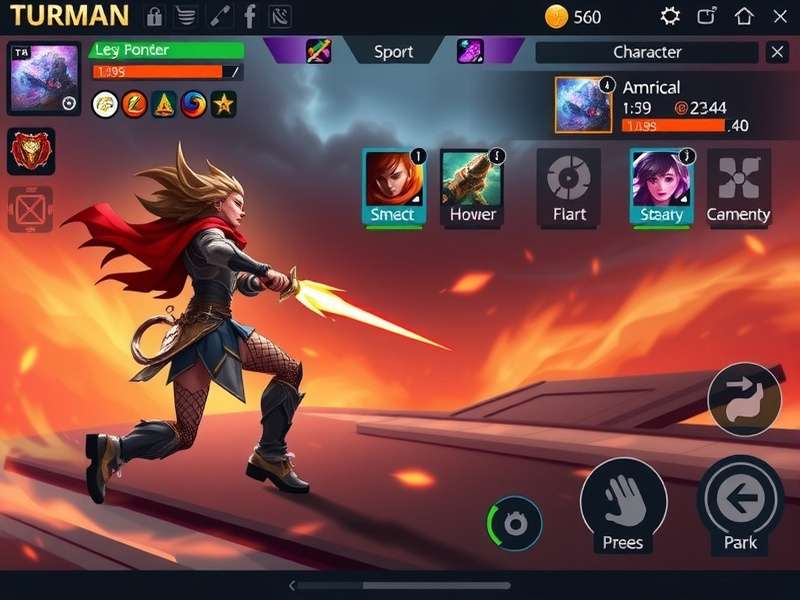The width and height of the screenshot is (800, 600).
Task: Select the red lion emblem icon
Action: (x=31, y=151)
